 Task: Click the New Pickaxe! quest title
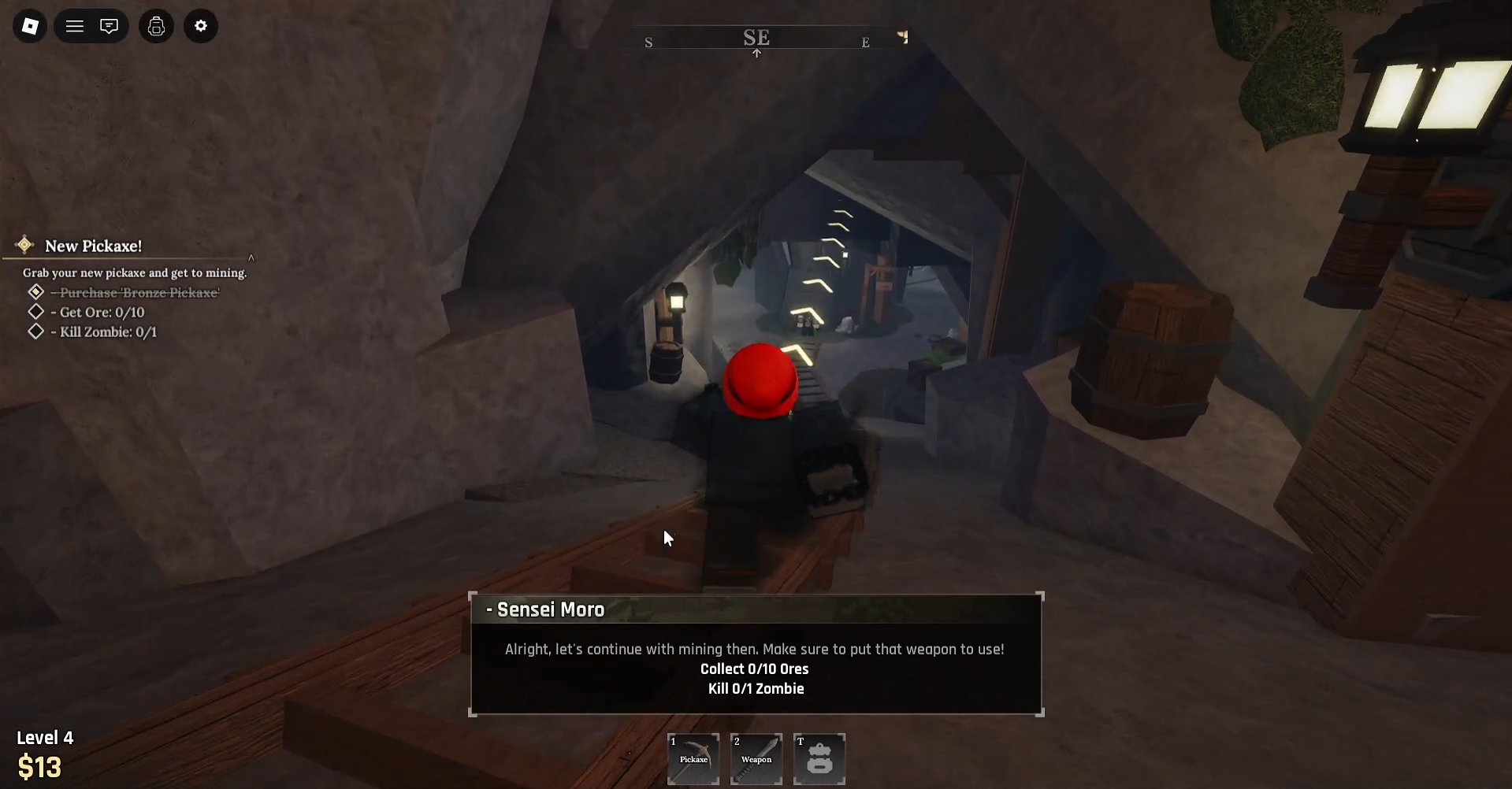pyautogui.click(x=94, y=245)
